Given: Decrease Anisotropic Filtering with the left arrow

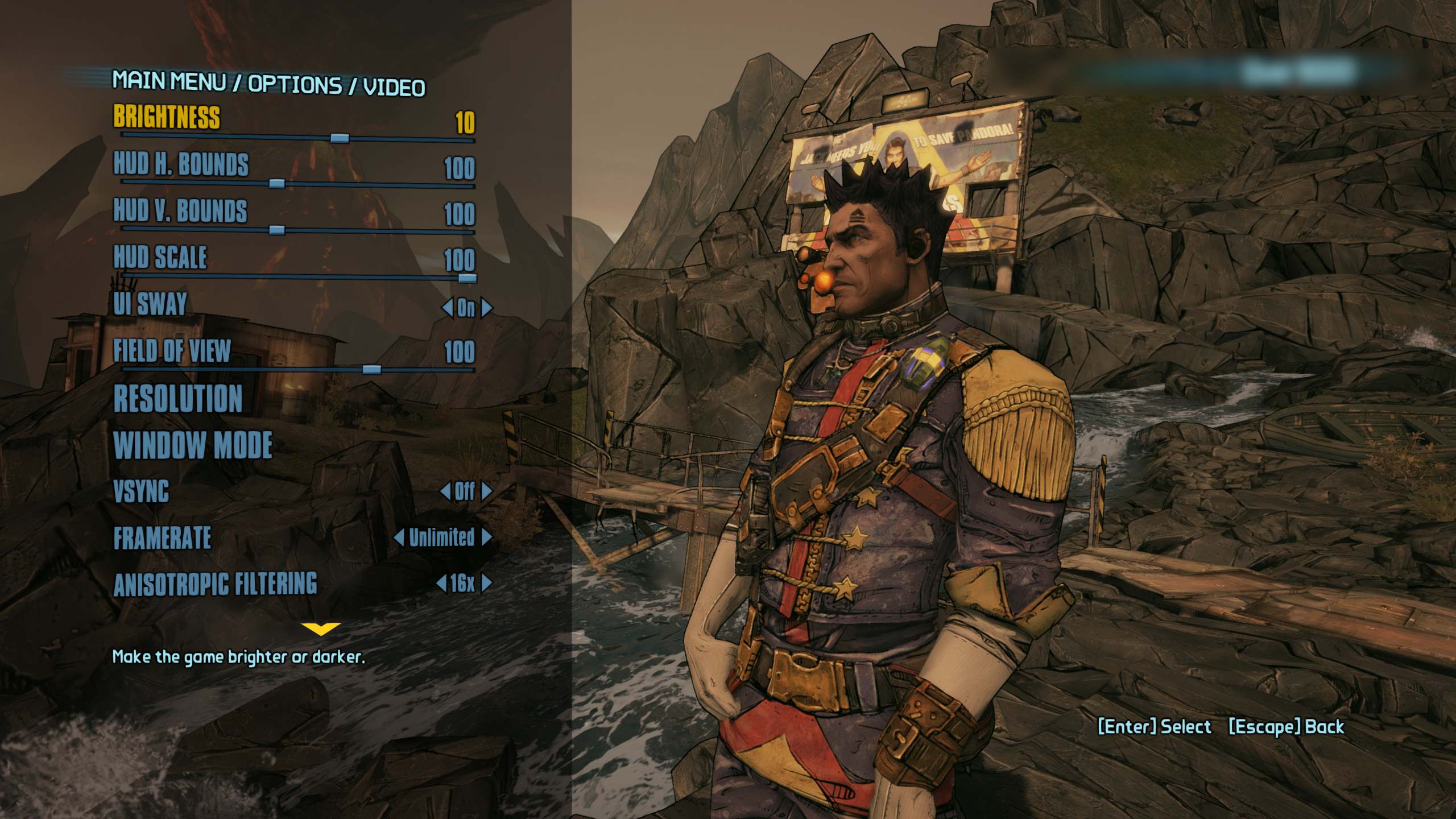Looking at the screenshot, I should (441, 584).
